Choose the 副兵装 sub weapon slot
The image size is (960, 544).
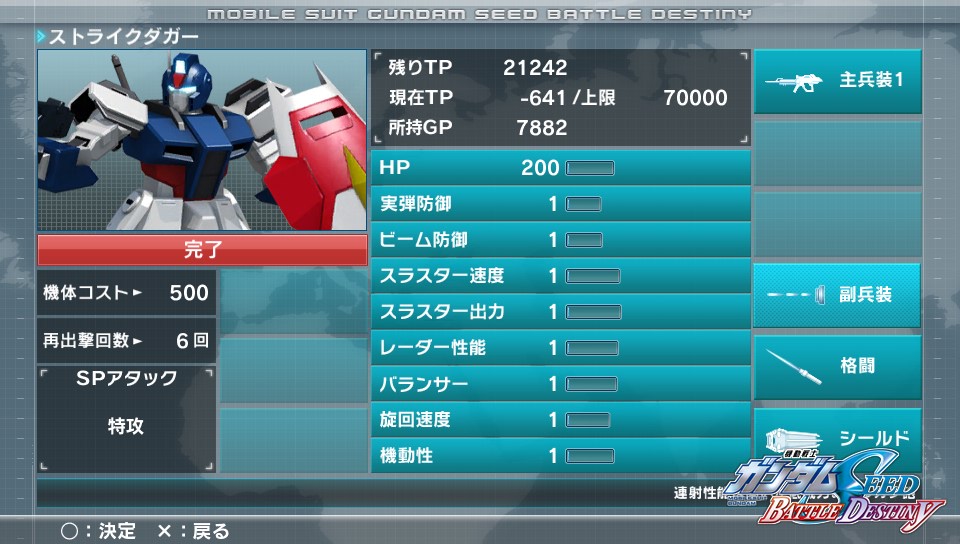pos(837,295)
